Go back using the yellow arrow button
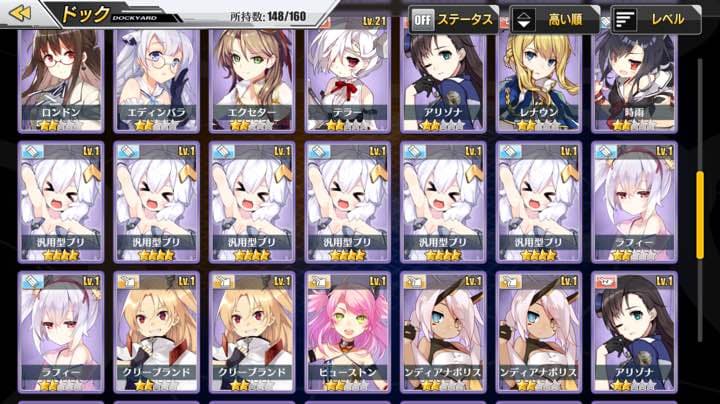Screen dimensions: 720x404 [x=21, y=13]
